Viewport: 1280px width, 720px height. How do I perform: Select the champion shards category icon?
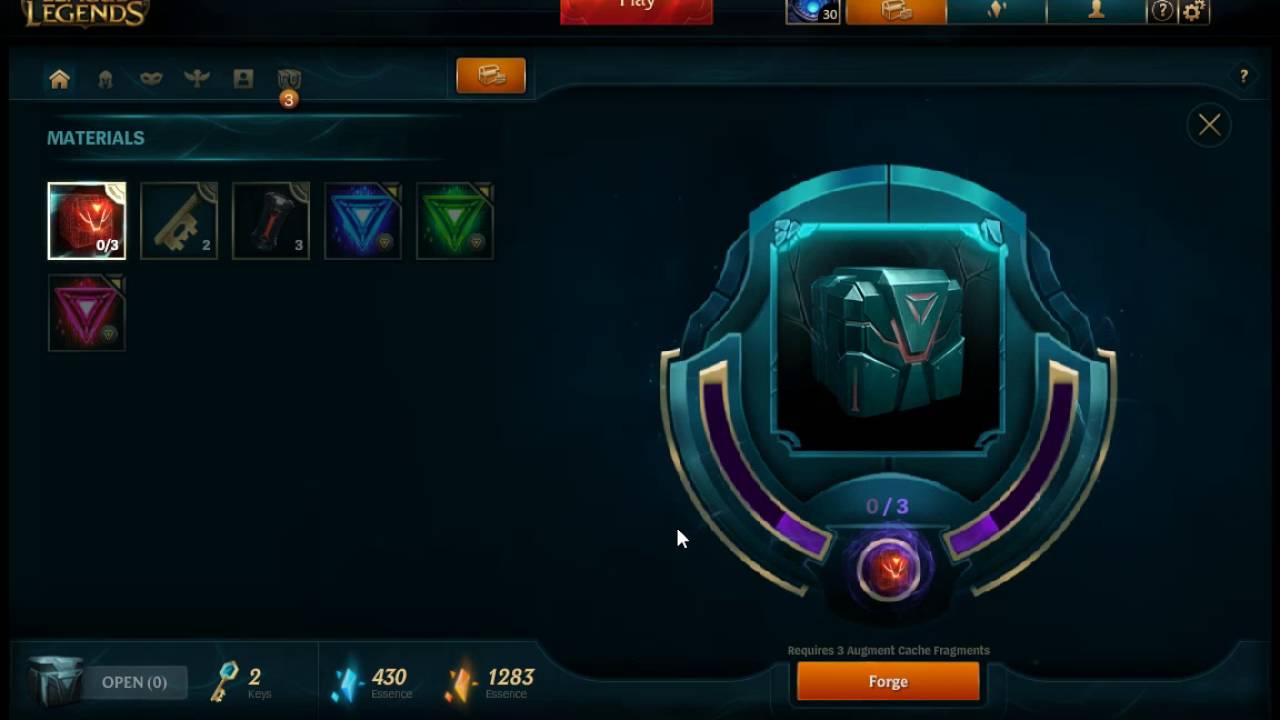[105, 78]
